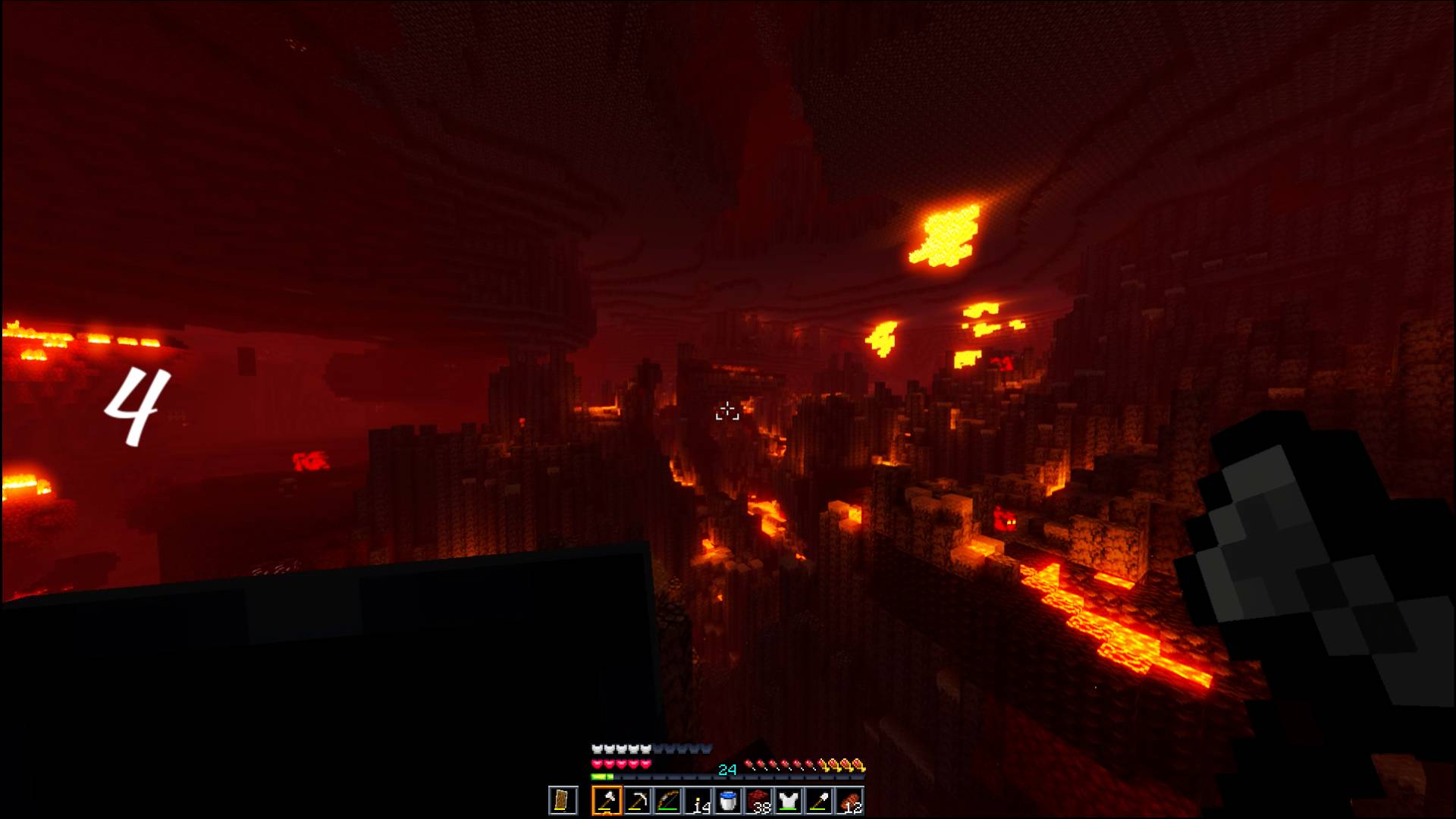Click the crosshair at screen center

pos(726,409)
